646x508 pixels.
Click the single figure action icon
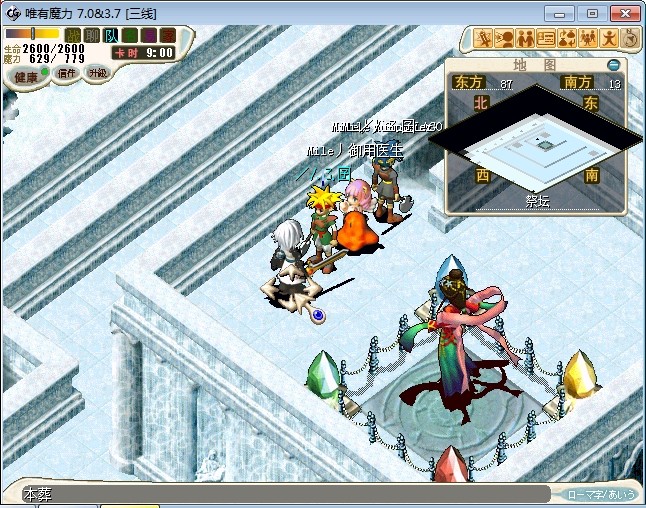pyautogui.click(x=609, y=38)
